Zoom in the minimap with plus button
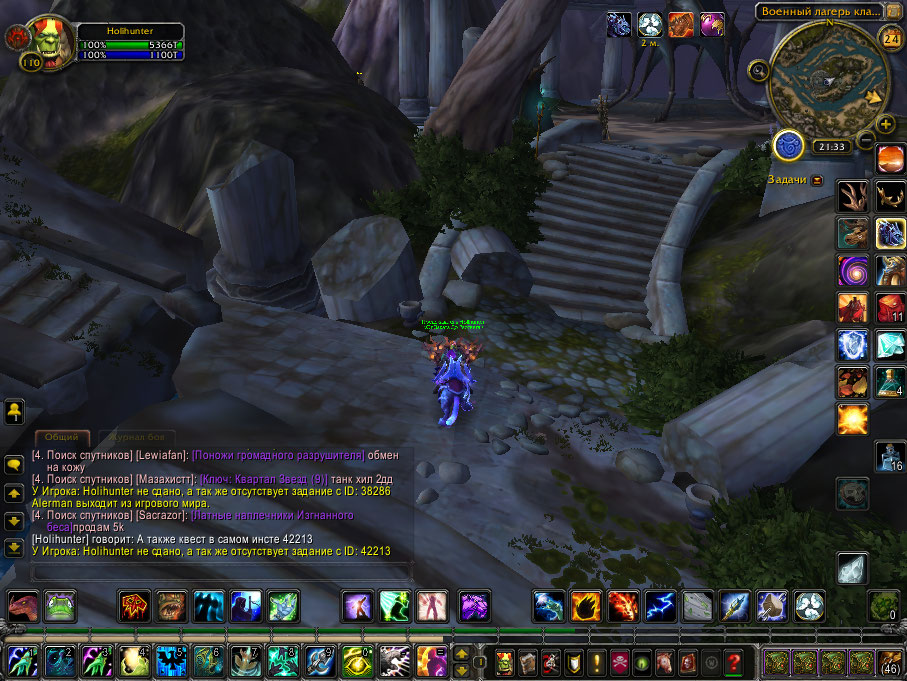The height and width of the screenshot is (681, 907). click(886, 124)
